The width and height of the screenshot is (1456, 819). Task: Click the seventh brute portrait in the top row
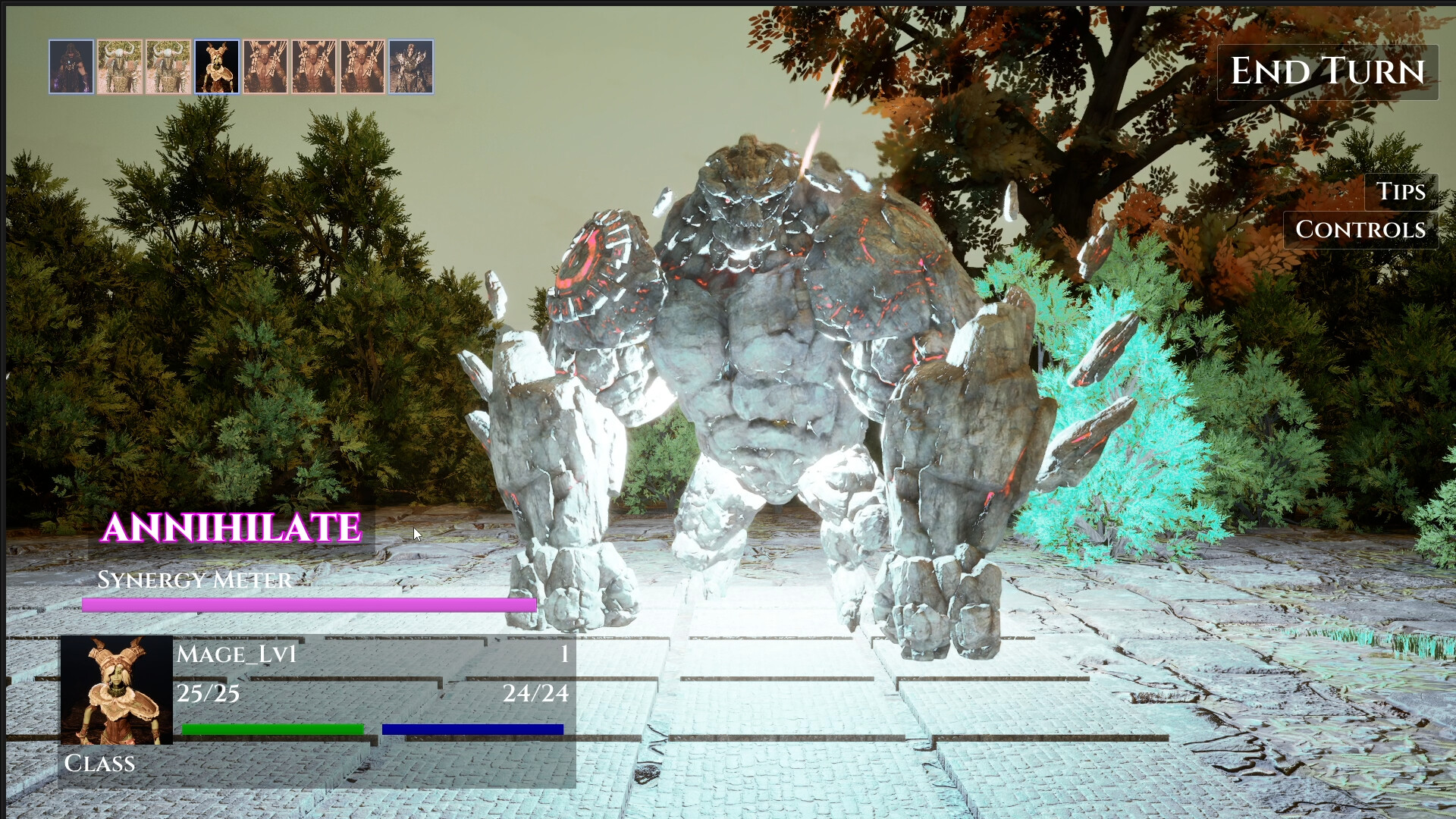click(x=361, y=68)
